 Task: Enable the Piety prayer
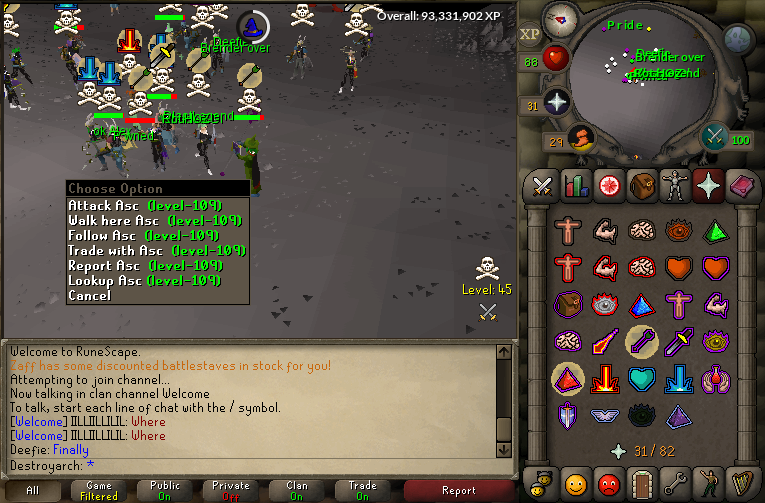pyautogui.click(x=604, y=414)
